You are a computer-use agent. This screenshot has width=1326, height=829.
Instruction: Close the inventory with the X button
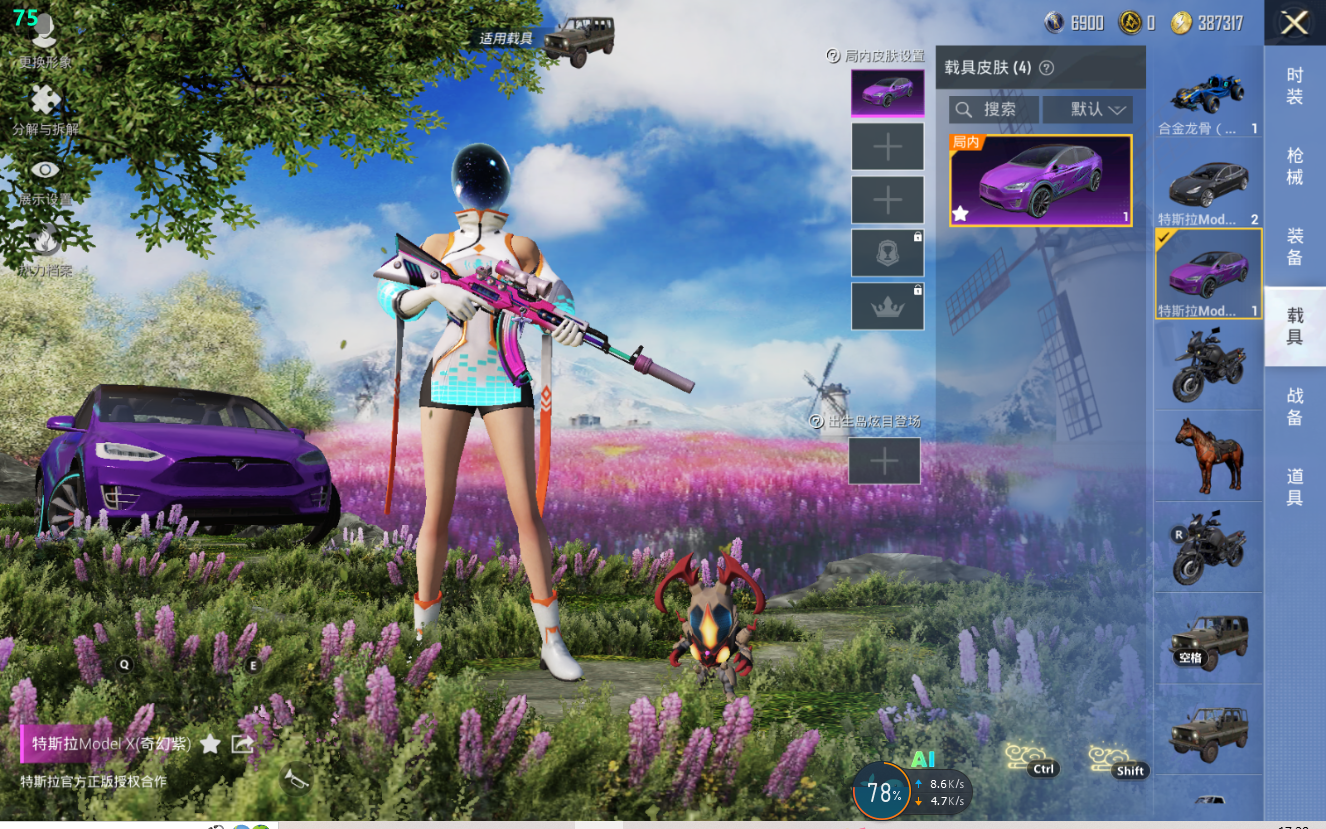[x=1294, y=23]
